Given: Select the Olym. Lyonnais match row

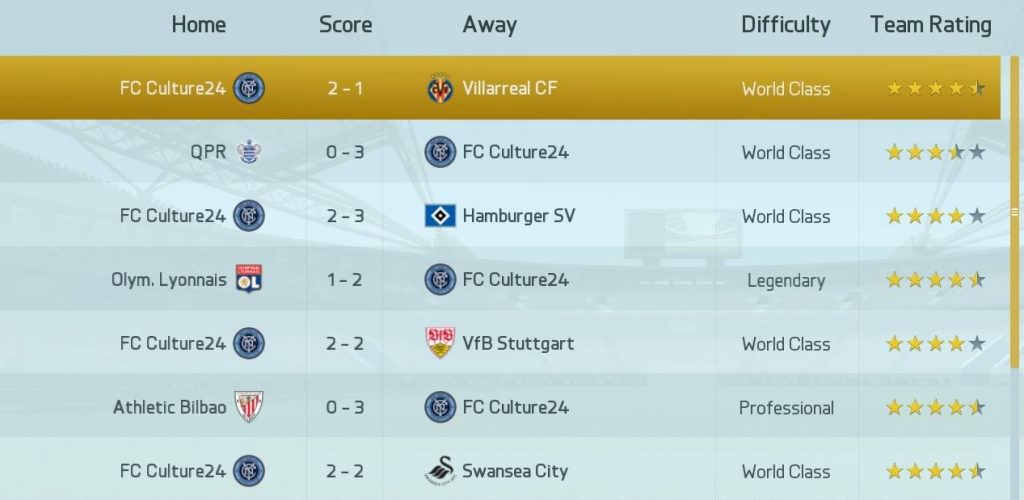Looking at the screenshot, I should click(500, 280).
